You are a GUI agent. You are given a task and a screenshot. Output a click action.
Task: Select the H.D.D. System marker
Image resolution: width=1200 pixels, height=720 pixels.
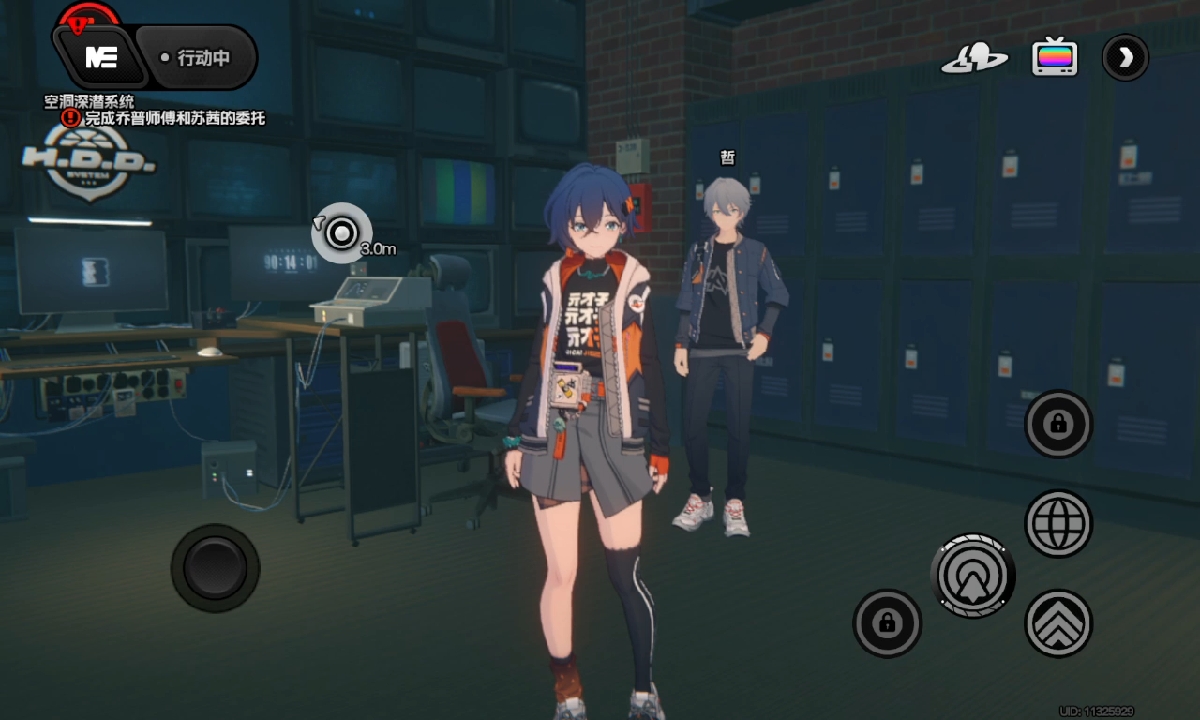point(89,160)
